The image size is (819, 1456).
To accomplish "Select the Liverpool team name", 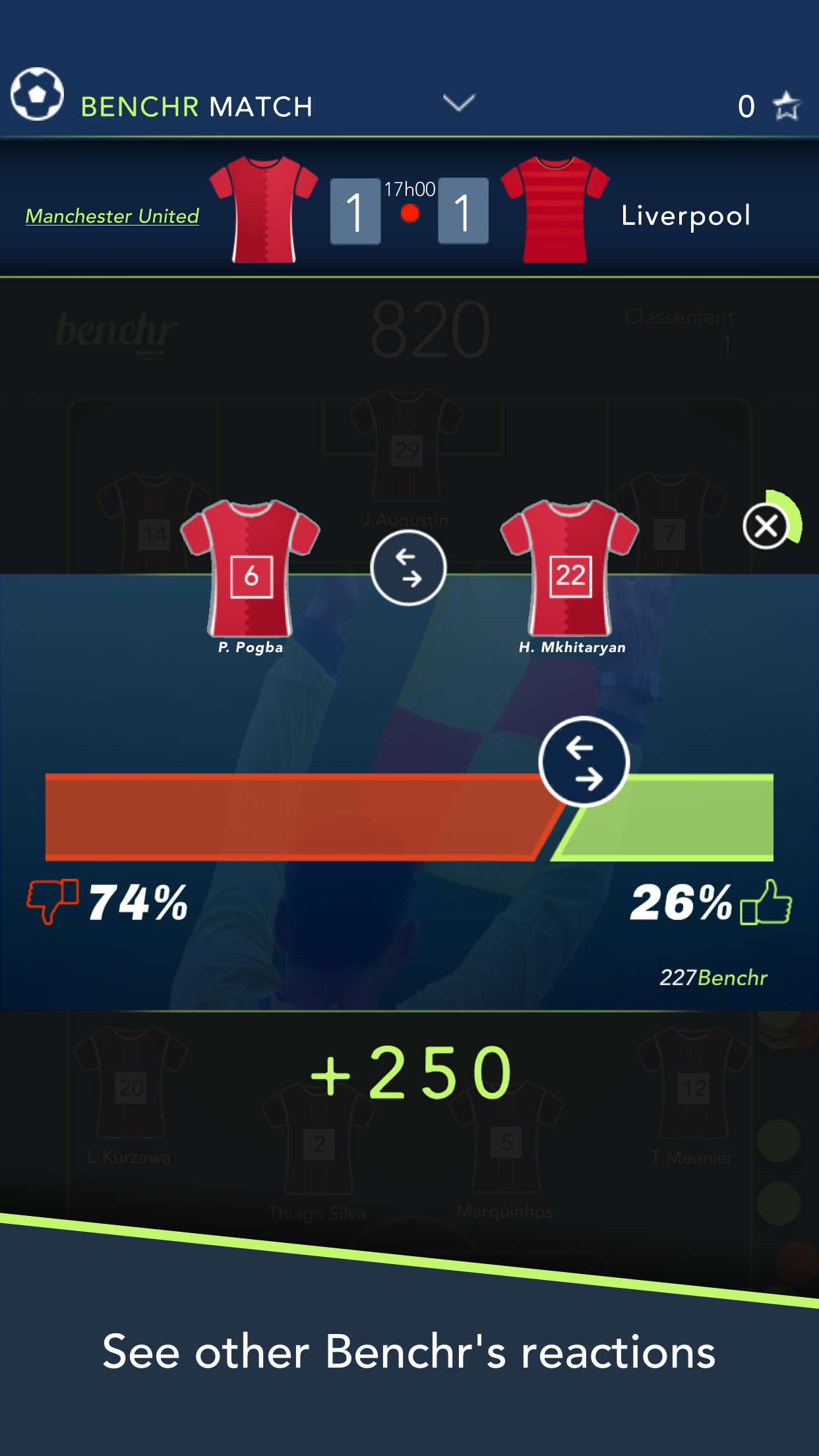I will pos(686,216).
